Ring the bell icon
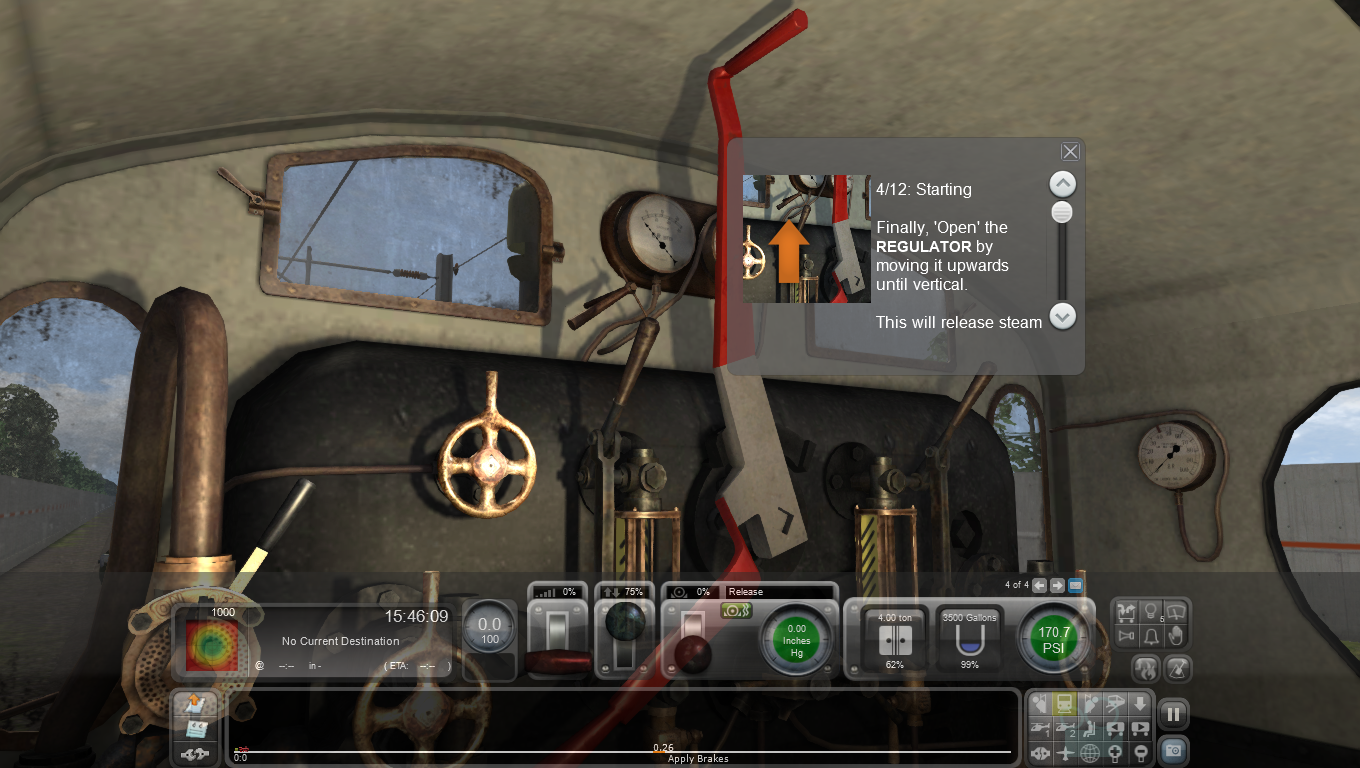 pos(1150,637)
